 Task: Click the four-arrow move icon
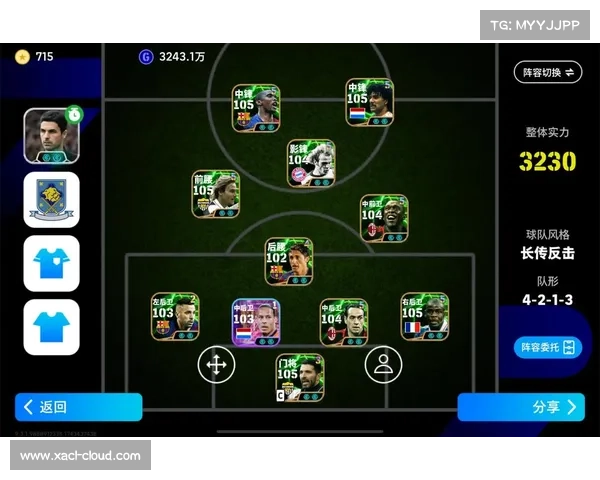click(x=216, y=364)
